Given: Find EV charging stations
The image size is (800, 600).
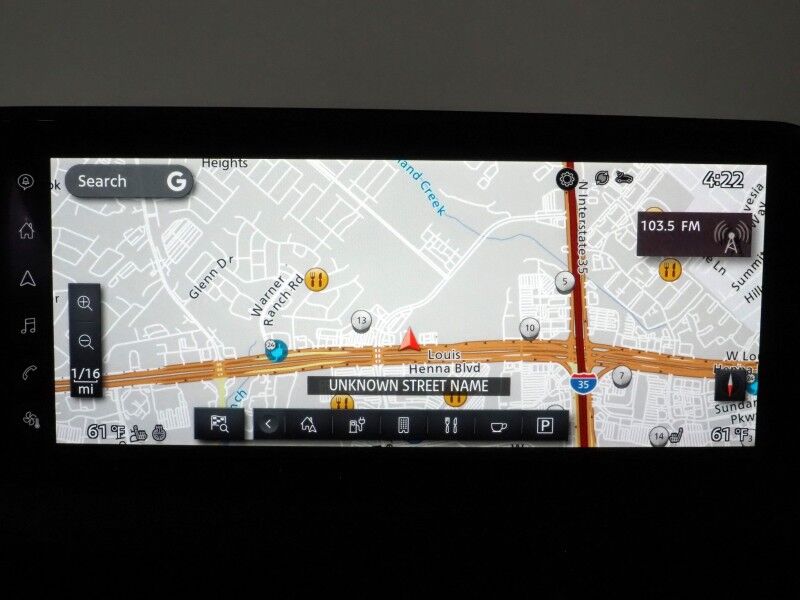Looking at the screenshot, I should point(357,425).
